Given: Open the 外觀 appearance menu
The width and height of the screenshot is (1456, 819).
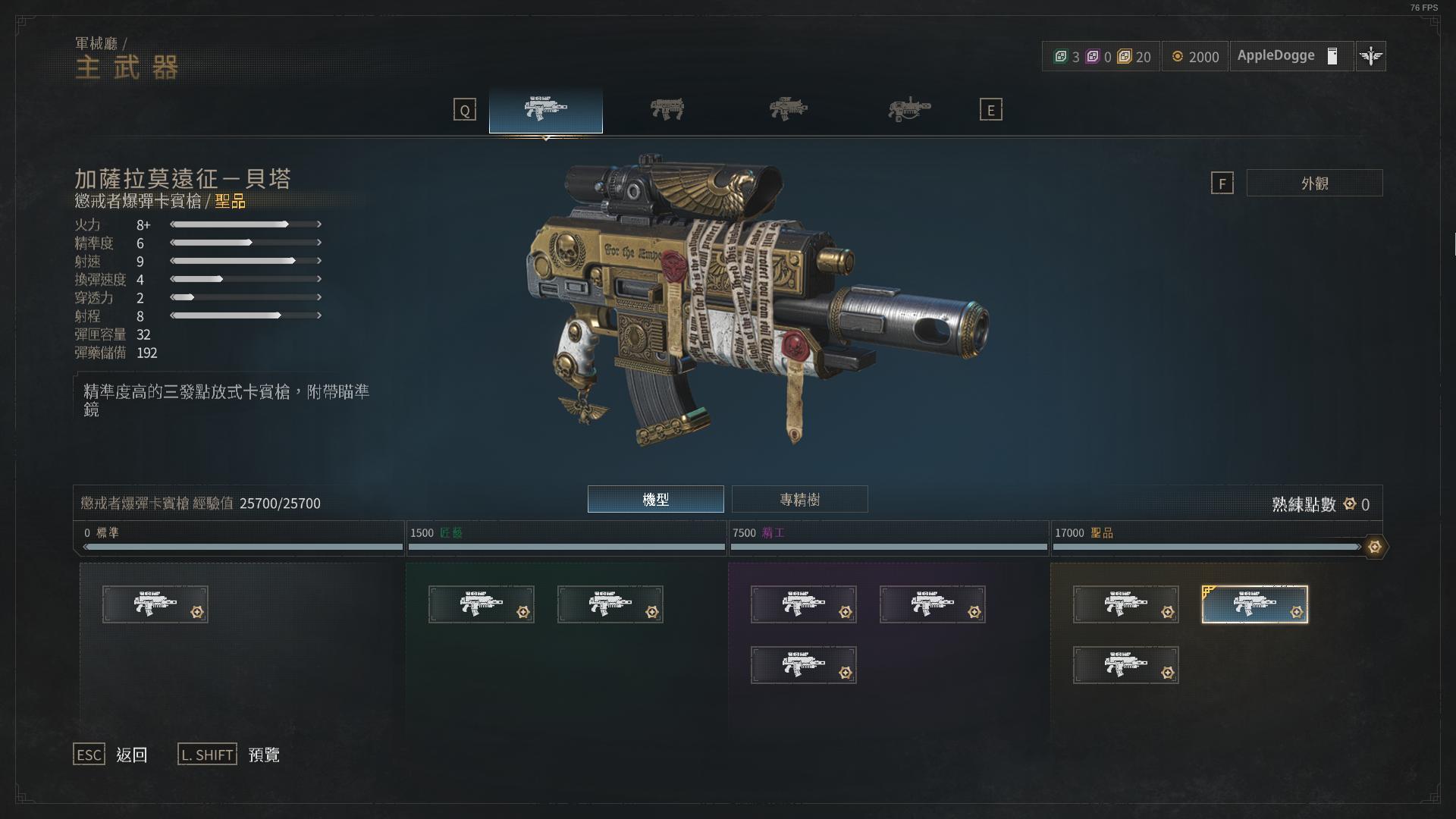Looking at the screenshot, I should [1314, 183].
